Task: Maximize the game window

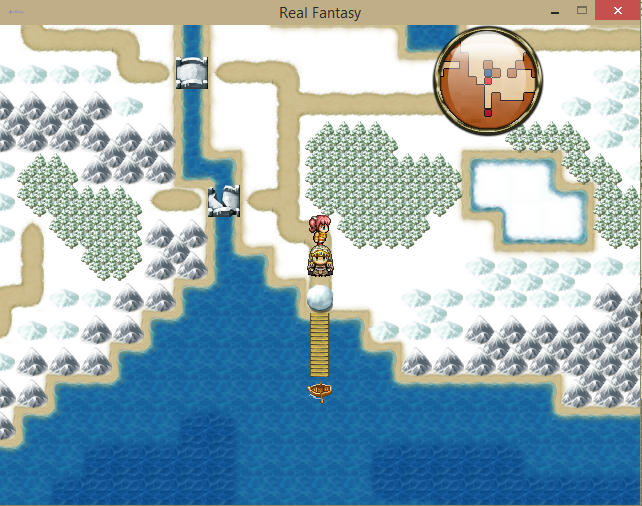Action: 582,11
